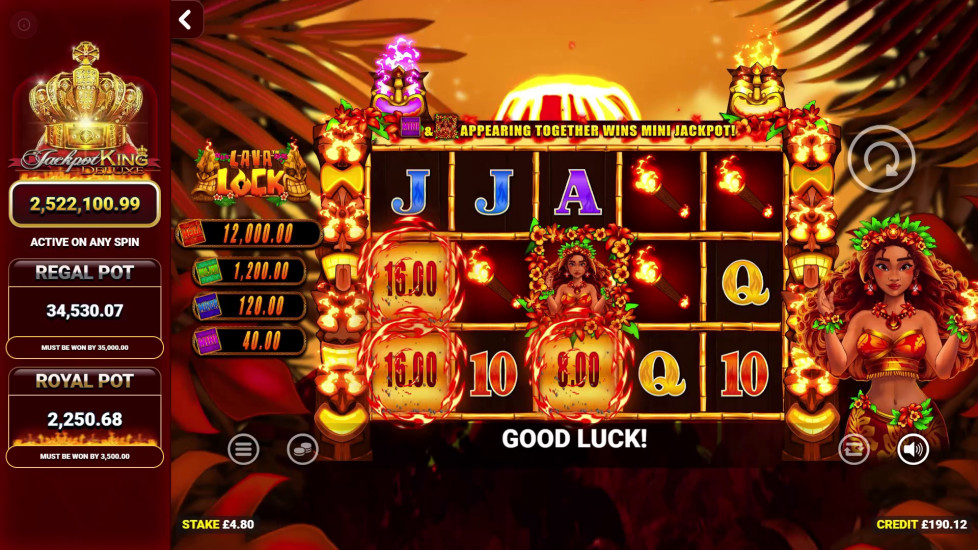Open the coin stack stake selector
The width and height of the screenshot is (978, 550).
302,449
